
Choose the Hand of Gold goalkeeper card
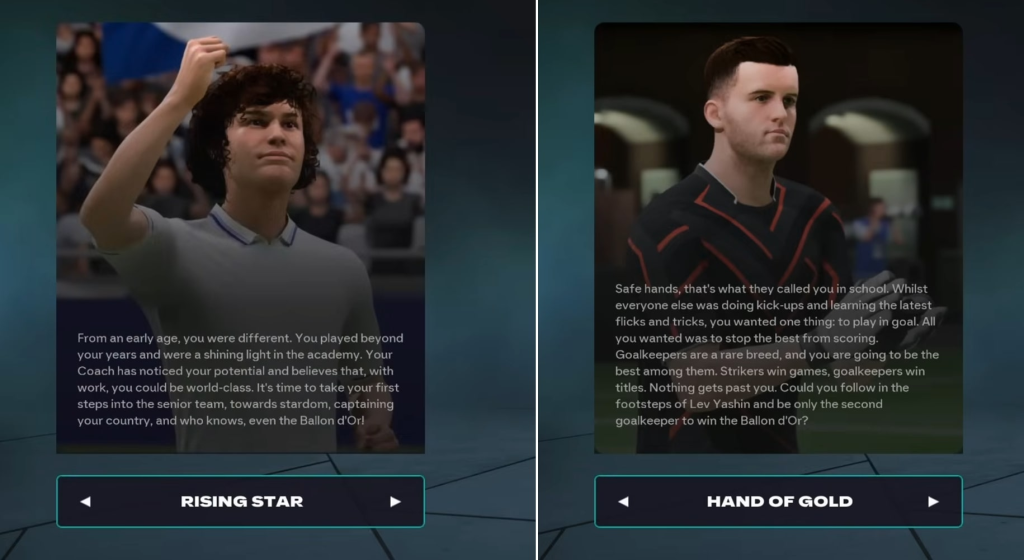click(778, 238)
